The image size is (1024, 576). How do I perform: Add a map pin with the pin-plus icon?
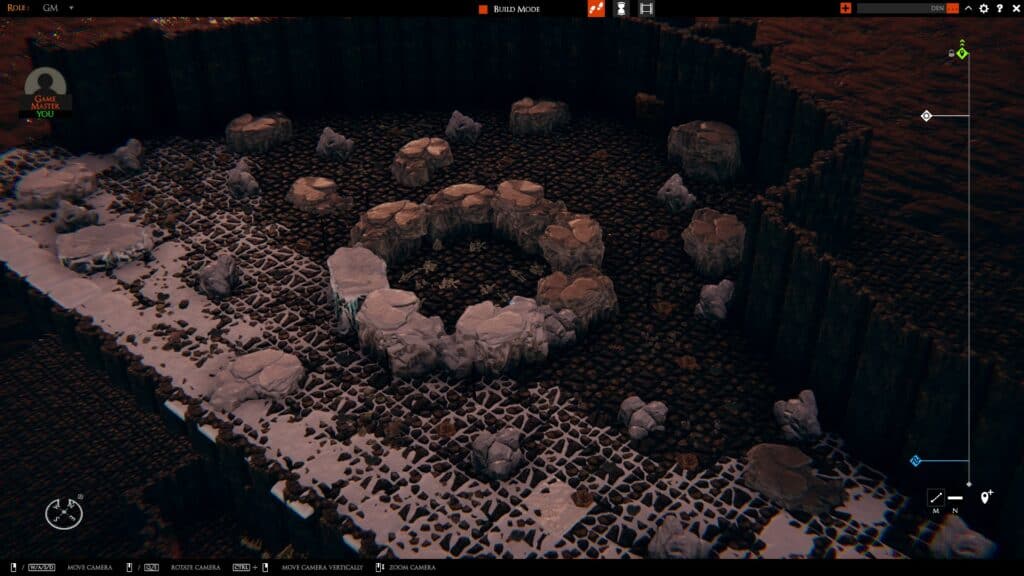click(x=986, y=497)
